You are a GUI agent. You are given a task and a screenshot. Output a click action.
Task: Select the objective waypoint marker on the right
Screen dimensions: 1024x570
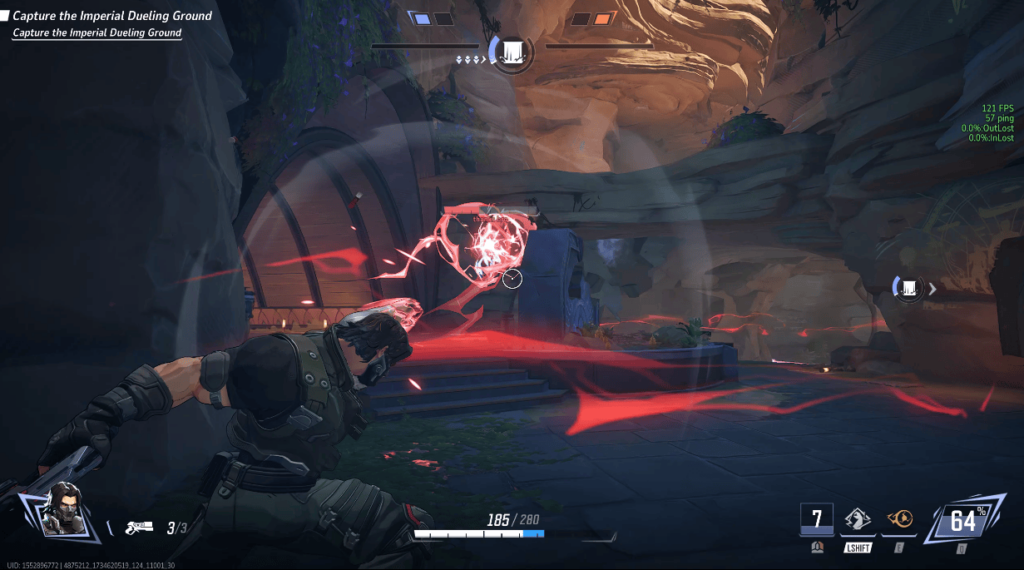coord(909,288)
